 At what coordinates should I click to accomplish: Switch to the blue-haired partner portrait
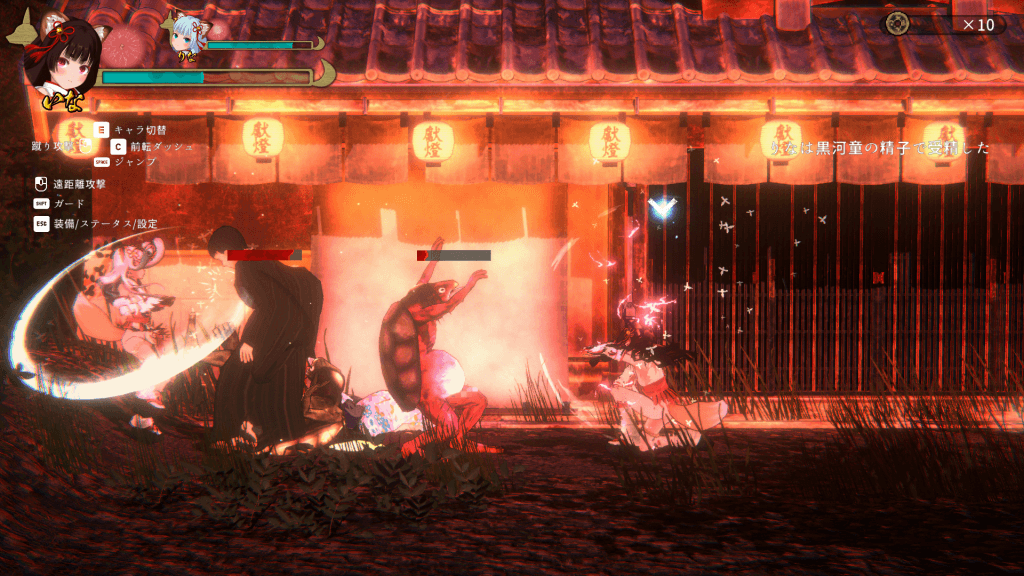185,34
